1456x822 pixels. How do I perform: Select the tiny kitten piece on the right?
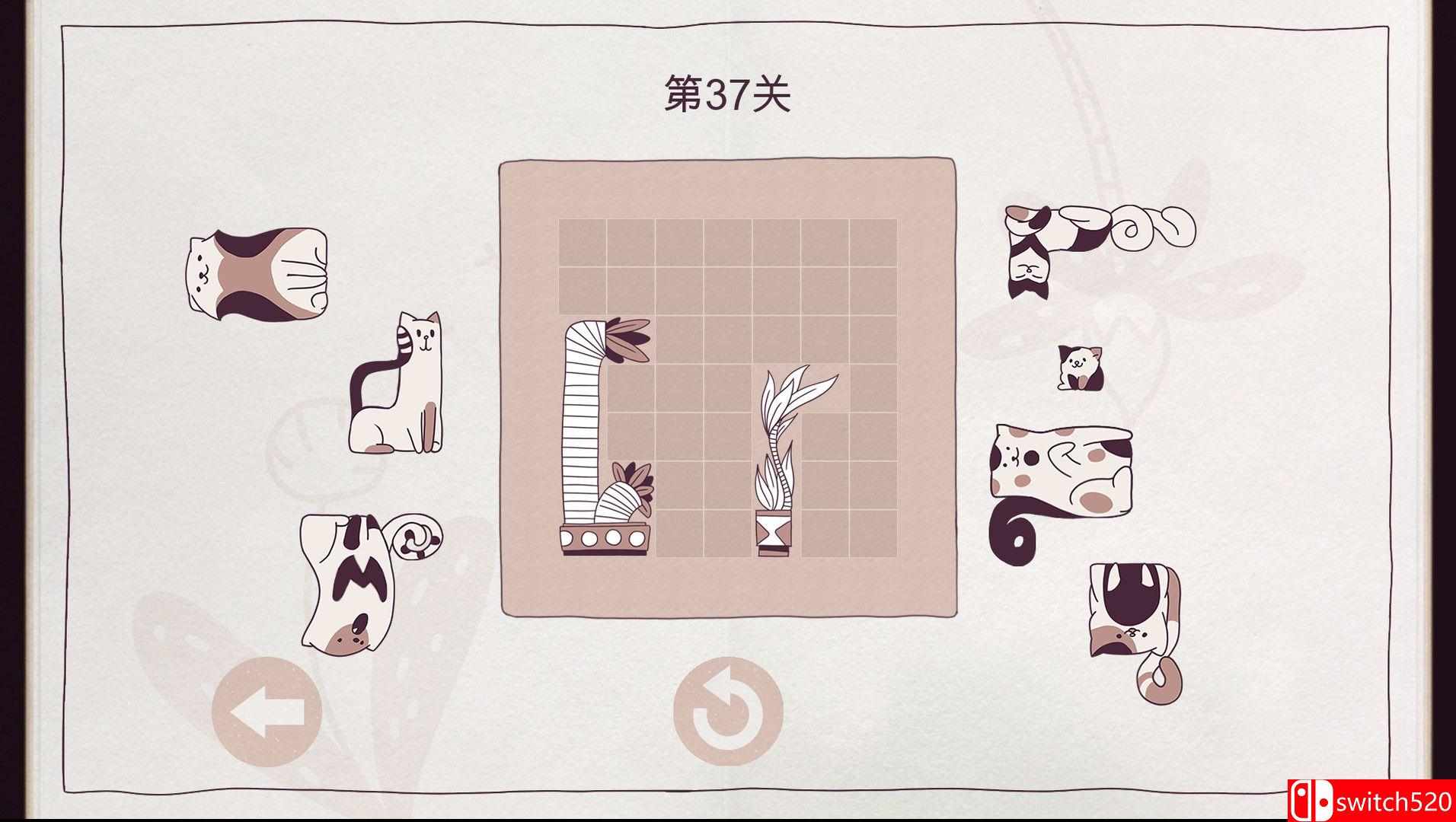point(1078,369)
